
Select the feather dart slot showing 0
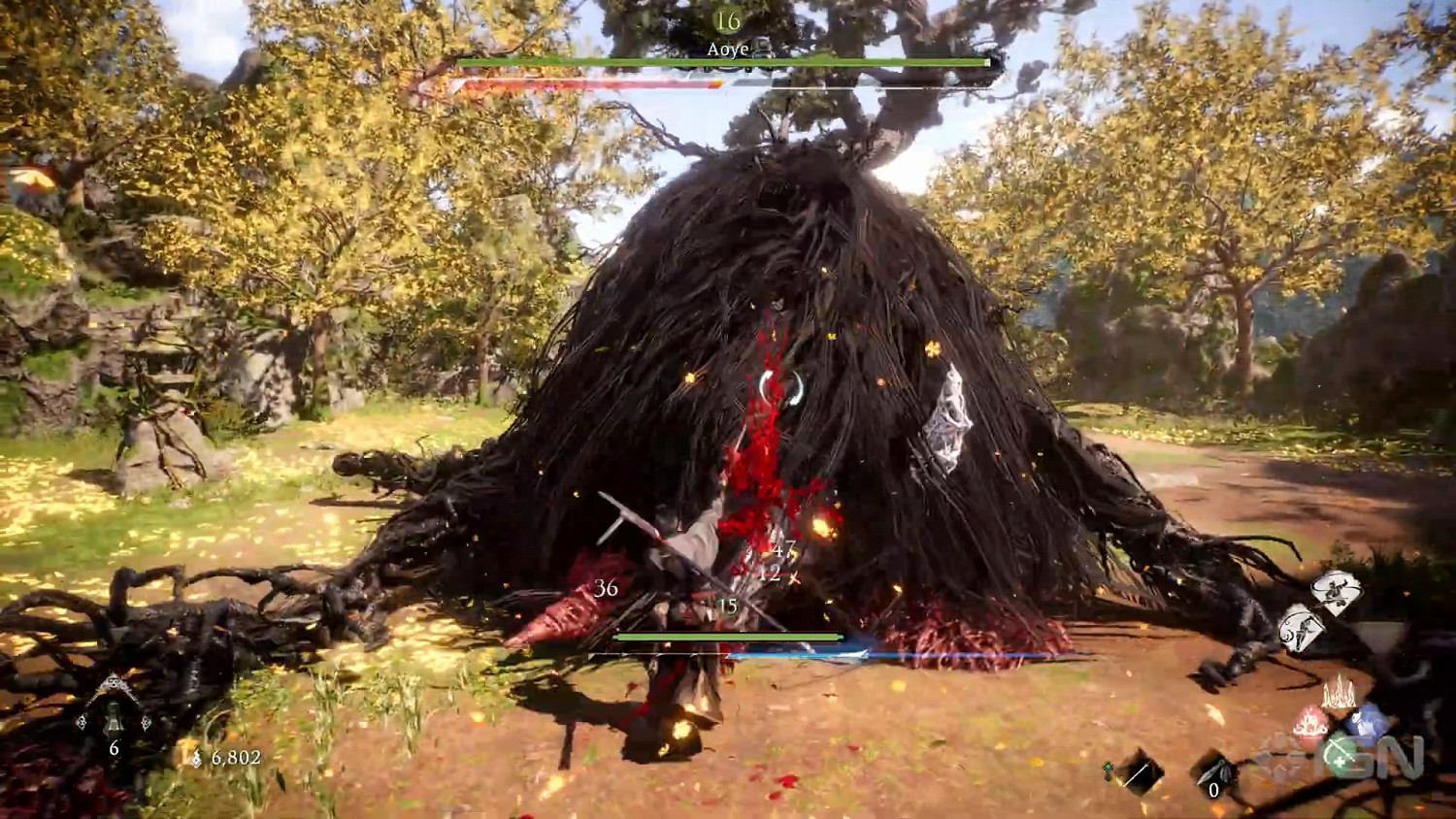1214,774
